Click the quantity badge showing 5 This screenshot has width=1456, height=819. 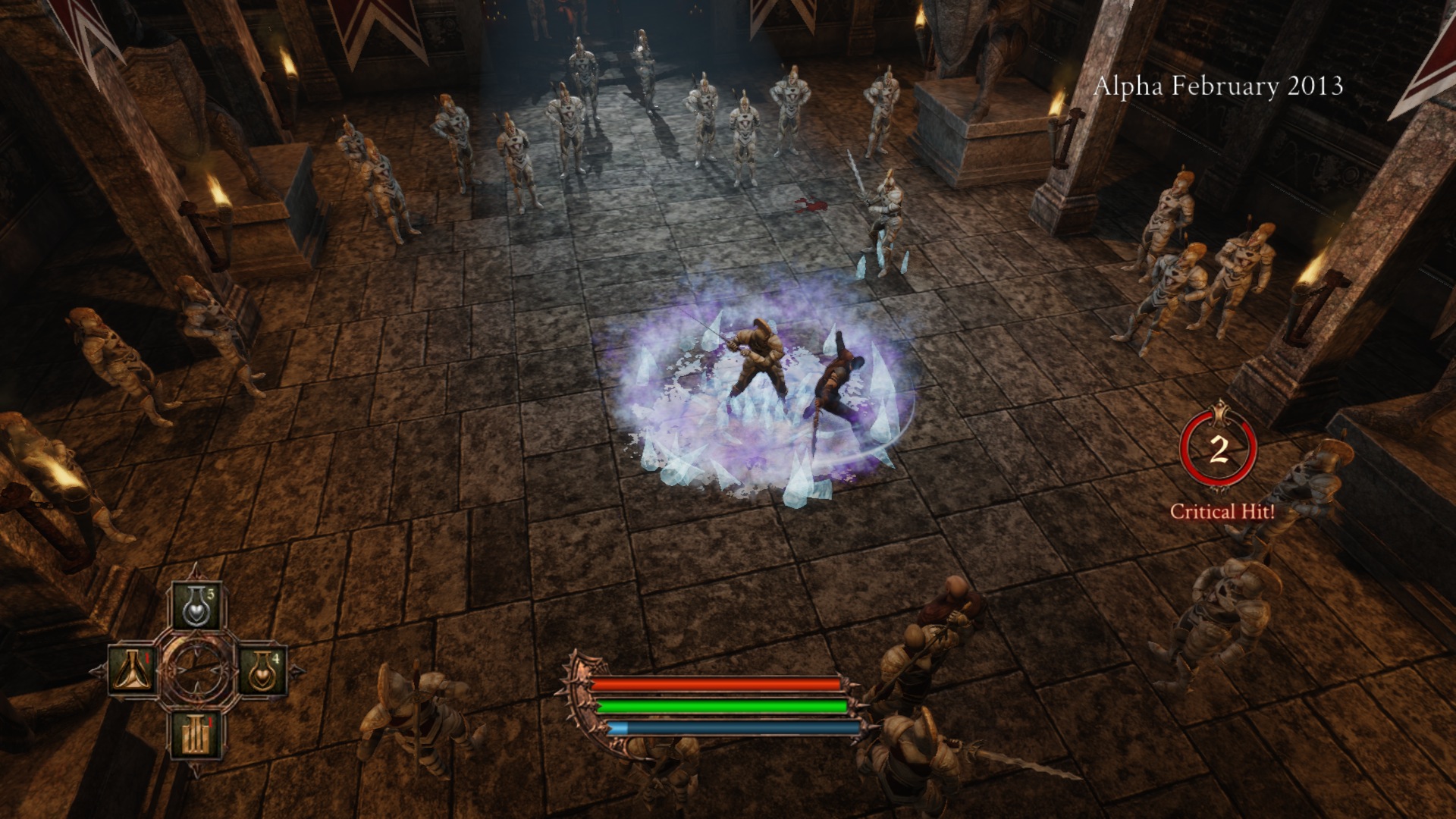(211, 595)
